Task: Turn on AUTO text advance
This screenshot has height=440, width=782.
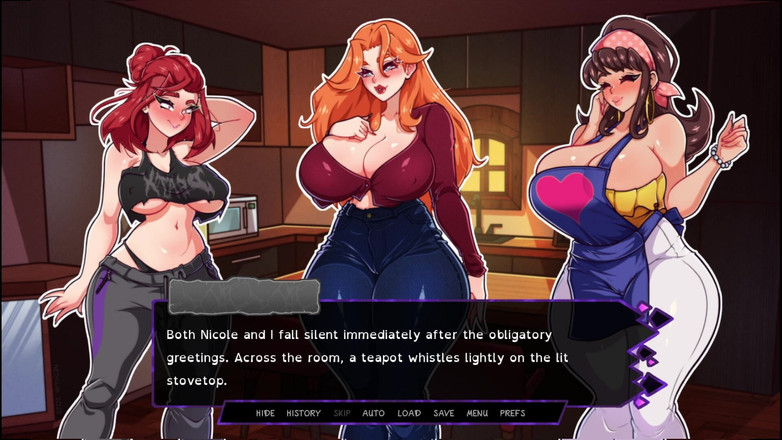Action: click(373, 413)
